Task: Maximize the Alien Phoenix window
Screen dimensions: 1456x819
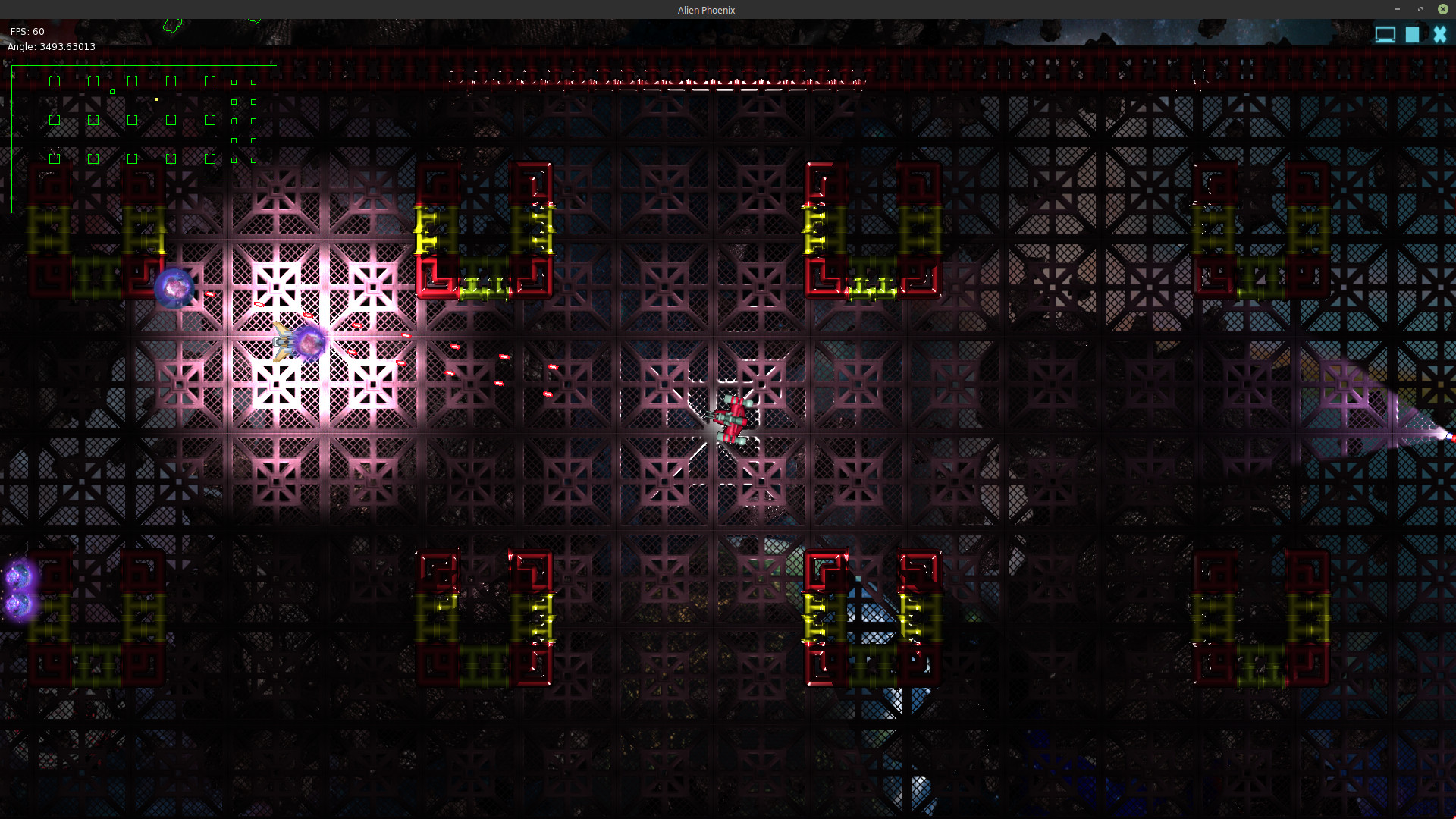Action: point(1420,9)
